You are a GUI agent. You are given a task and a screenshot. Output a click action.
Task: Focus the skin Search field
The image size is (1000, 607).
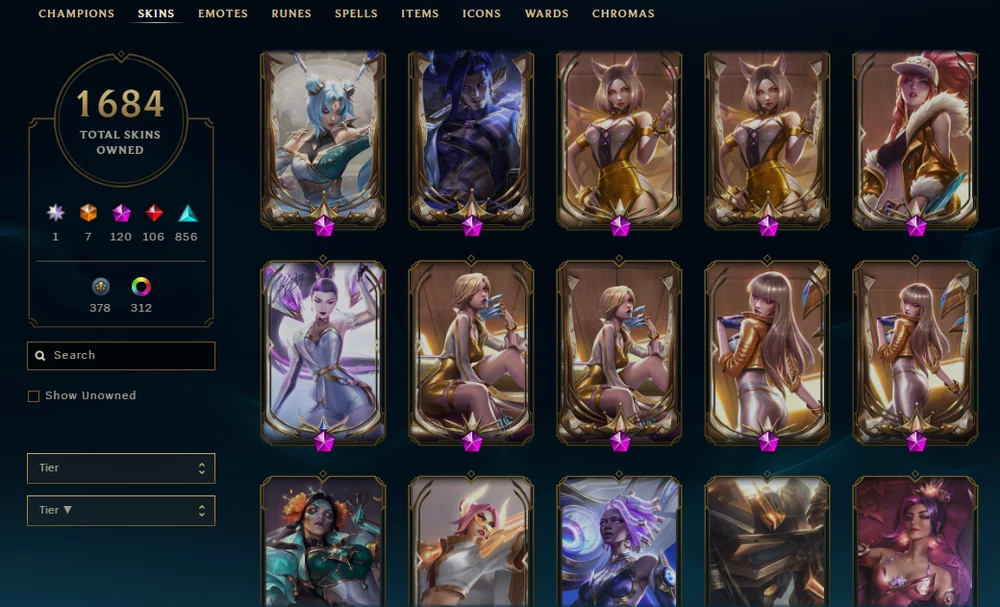click(121, 356)
